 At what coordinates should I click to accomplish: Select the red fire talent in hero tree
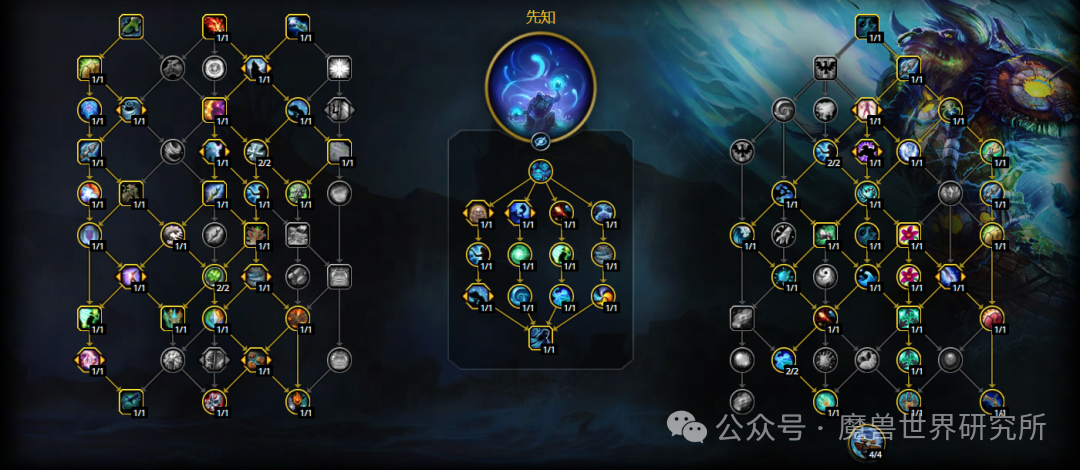click(562, 212)
